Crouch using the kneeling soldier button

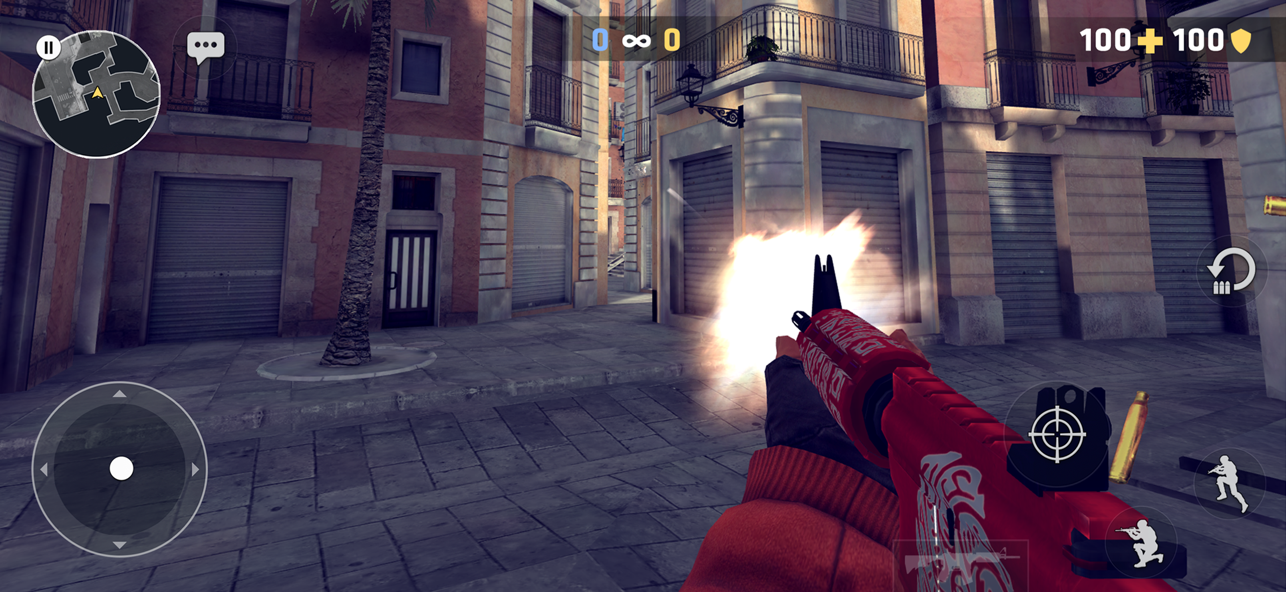coord(1142,543)
